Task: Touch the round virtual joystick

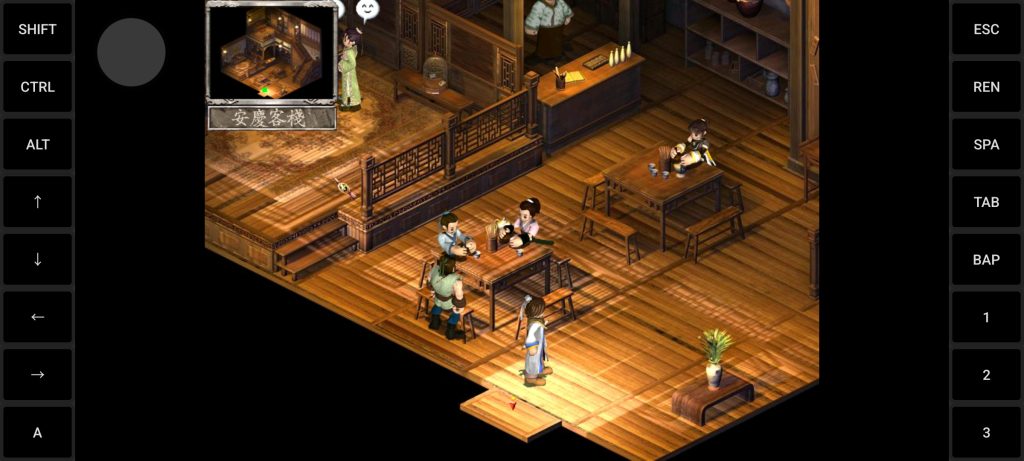Action: 131,52
